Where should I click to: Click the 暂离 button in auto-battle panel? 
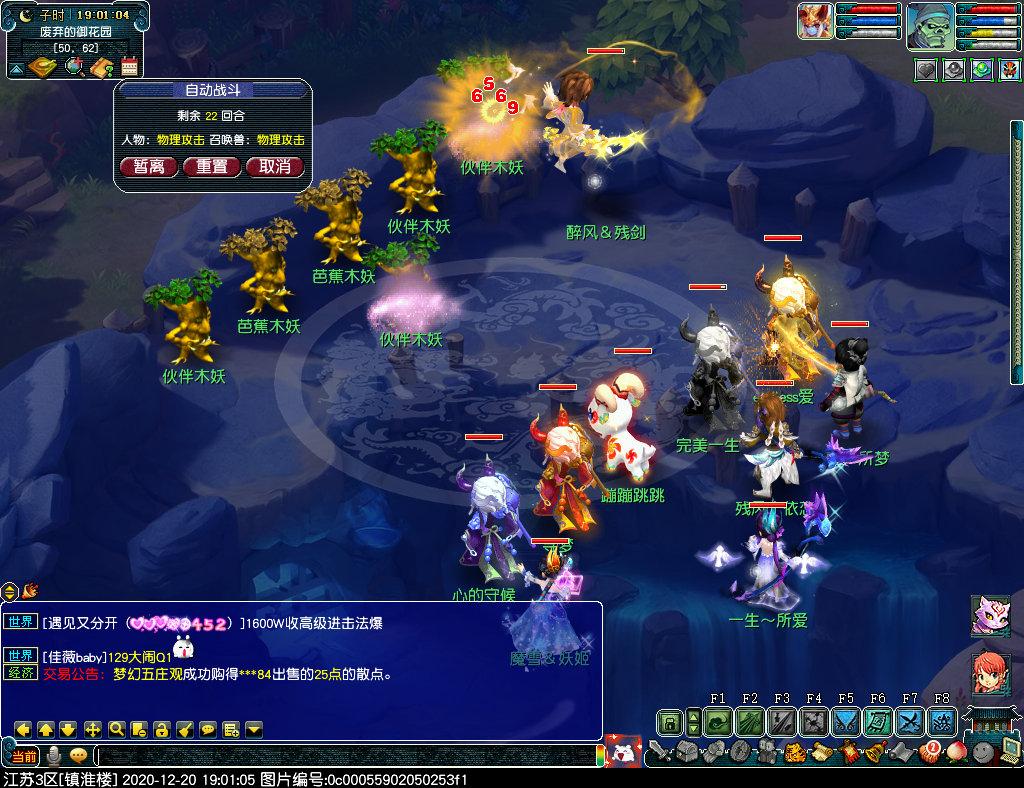[x=149, y=166]
